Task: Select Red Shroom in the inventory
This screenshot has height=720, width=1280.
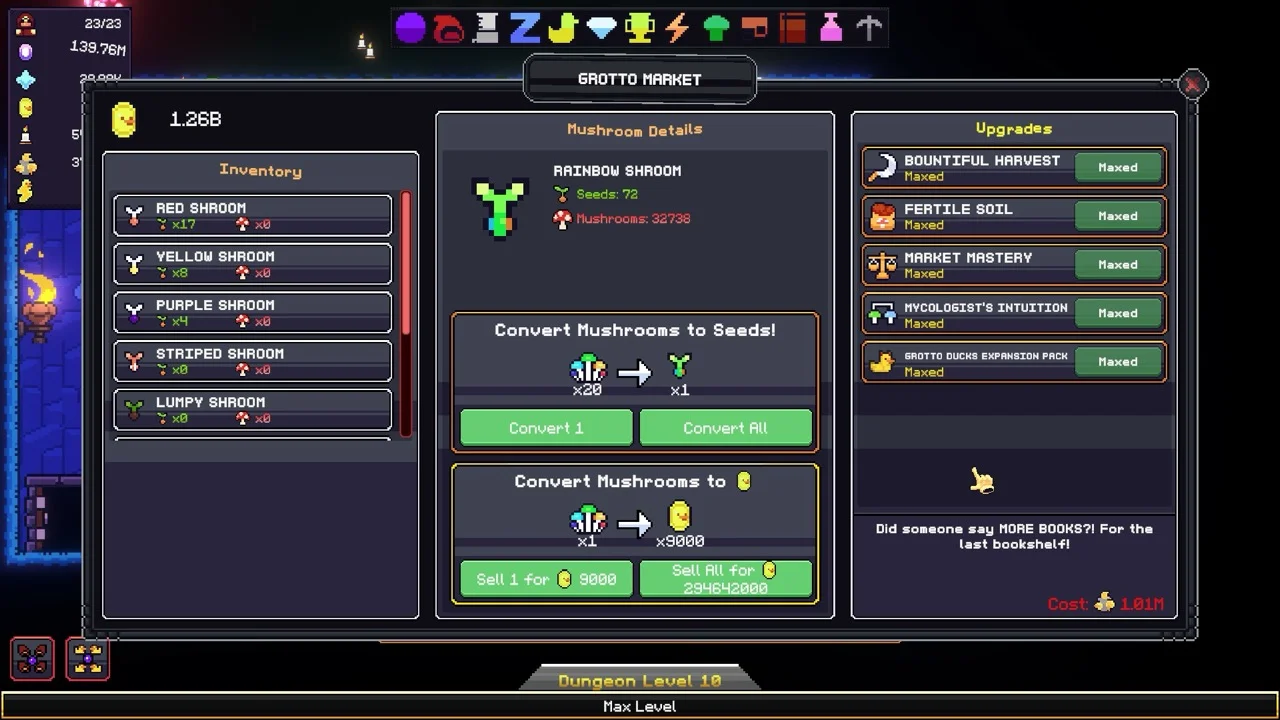Action: 253,215
